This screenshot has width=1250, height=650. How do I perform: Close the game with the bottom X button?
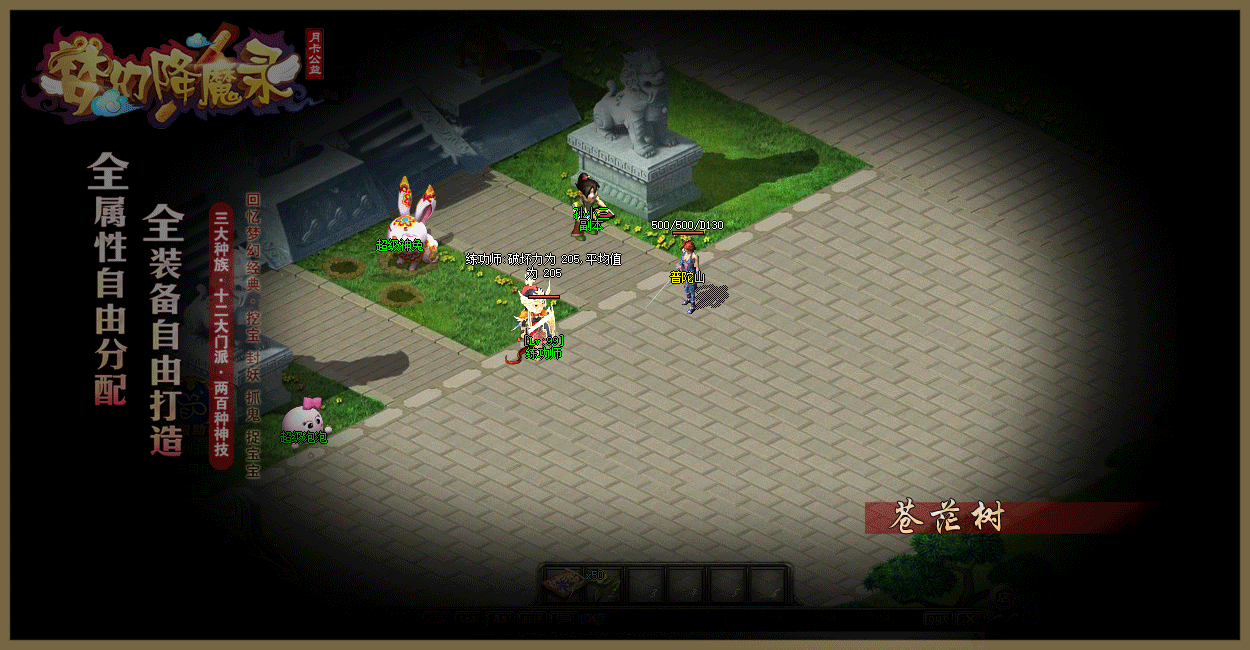pos(969,619)
